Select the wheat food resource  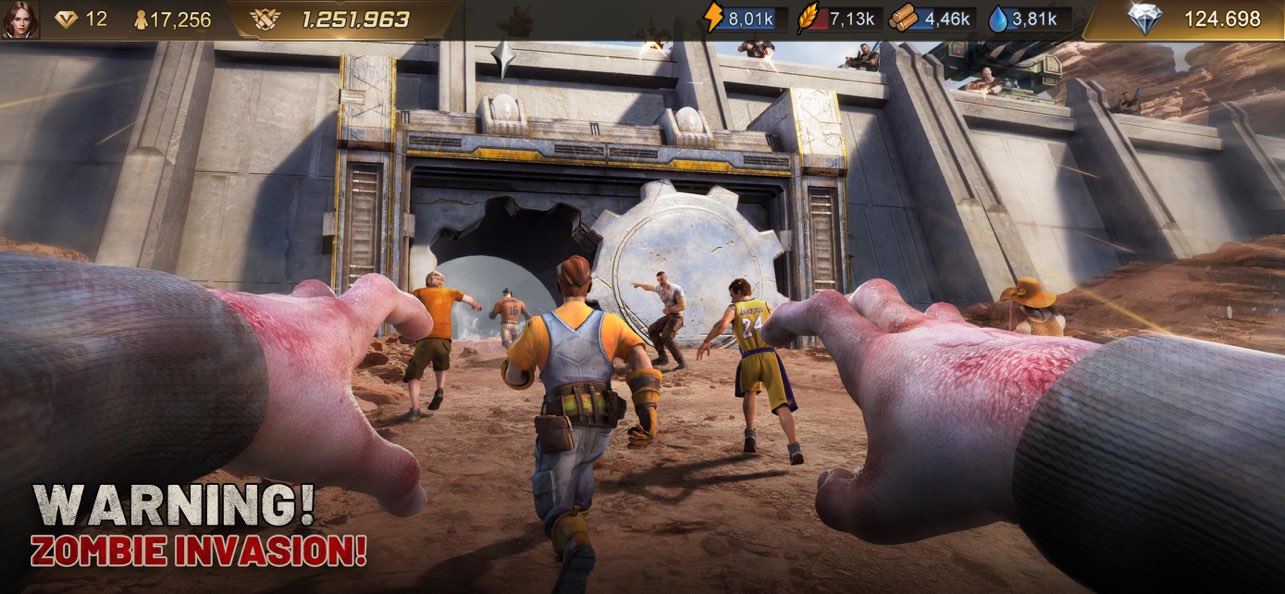point(810,19)
